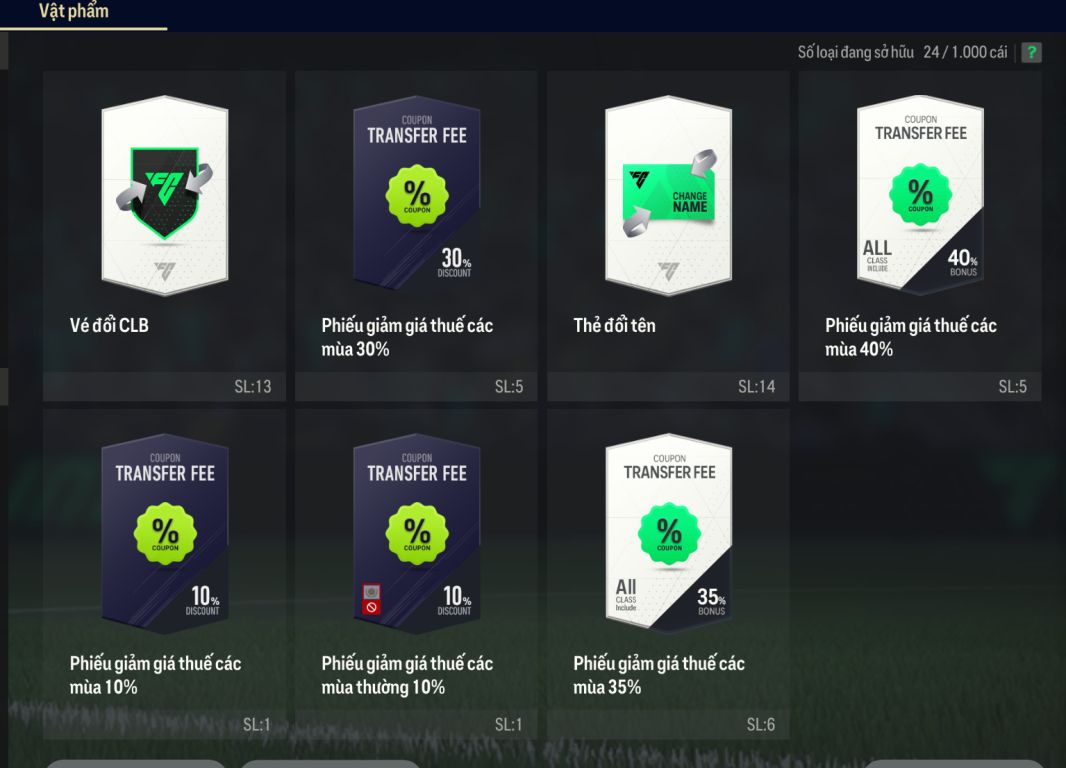This screenshot has height=768, width=1066.
Task: Open the green question mark help icon
Action: (x=1031, y=53)
